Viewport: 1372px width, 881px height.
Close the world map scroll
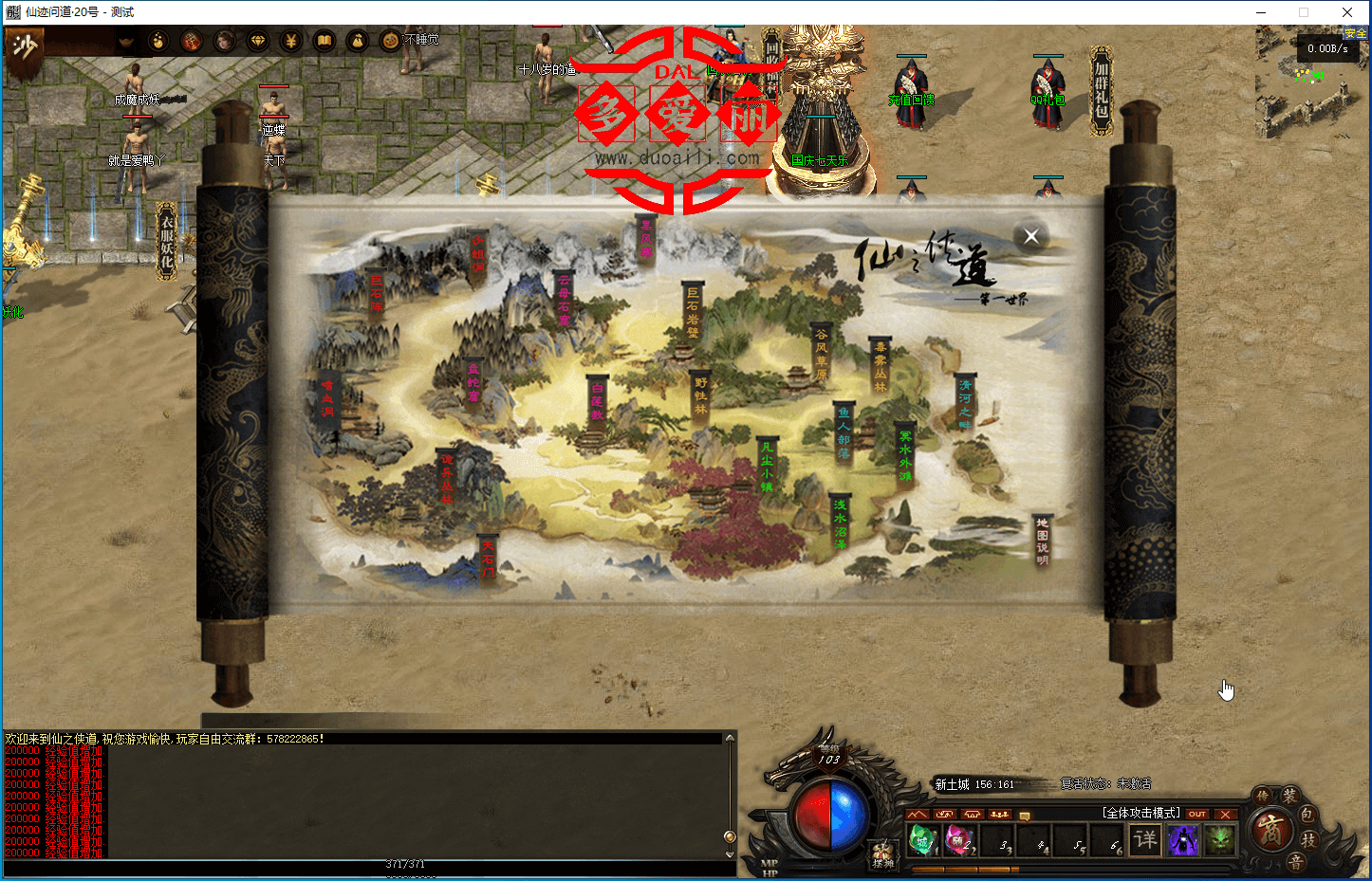click(x=1031, y=236)
